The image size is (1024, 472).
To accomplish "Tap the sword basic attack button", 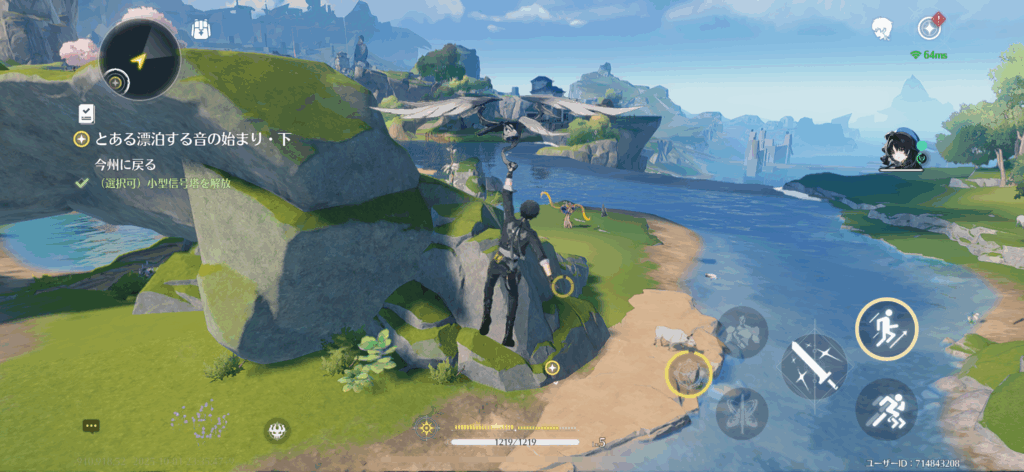I will tap(813, 366).
